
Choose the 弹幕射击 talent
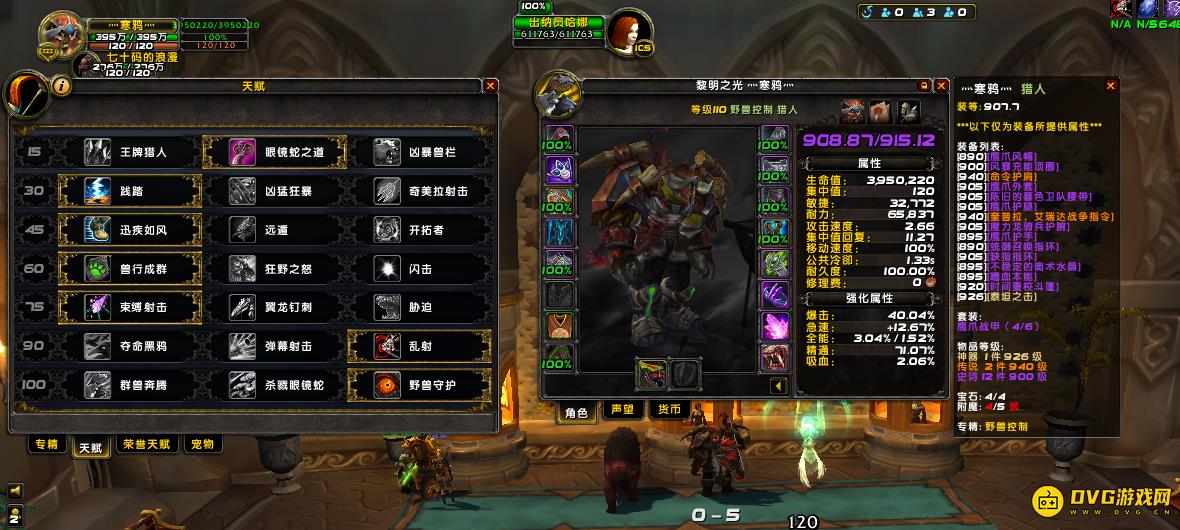[x=274, y=346]
